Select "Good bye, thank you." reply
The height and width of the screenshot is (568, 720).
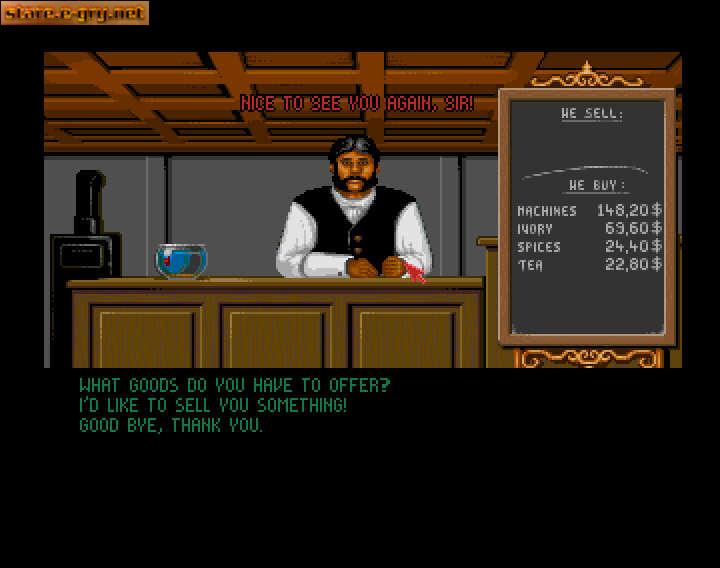point(171,425)
